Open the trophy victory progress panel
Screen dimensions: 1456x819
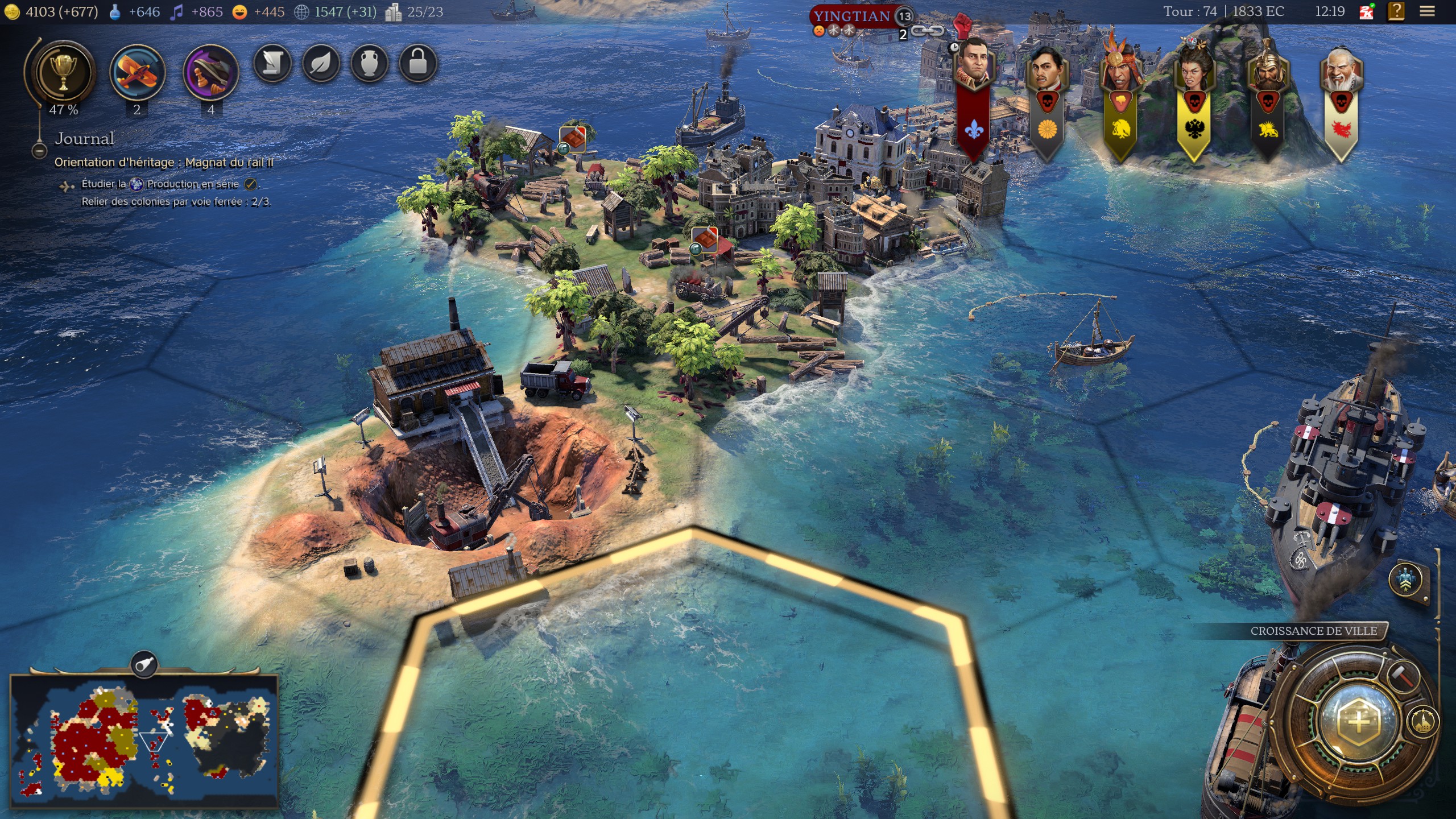click(x=63, y=73)
